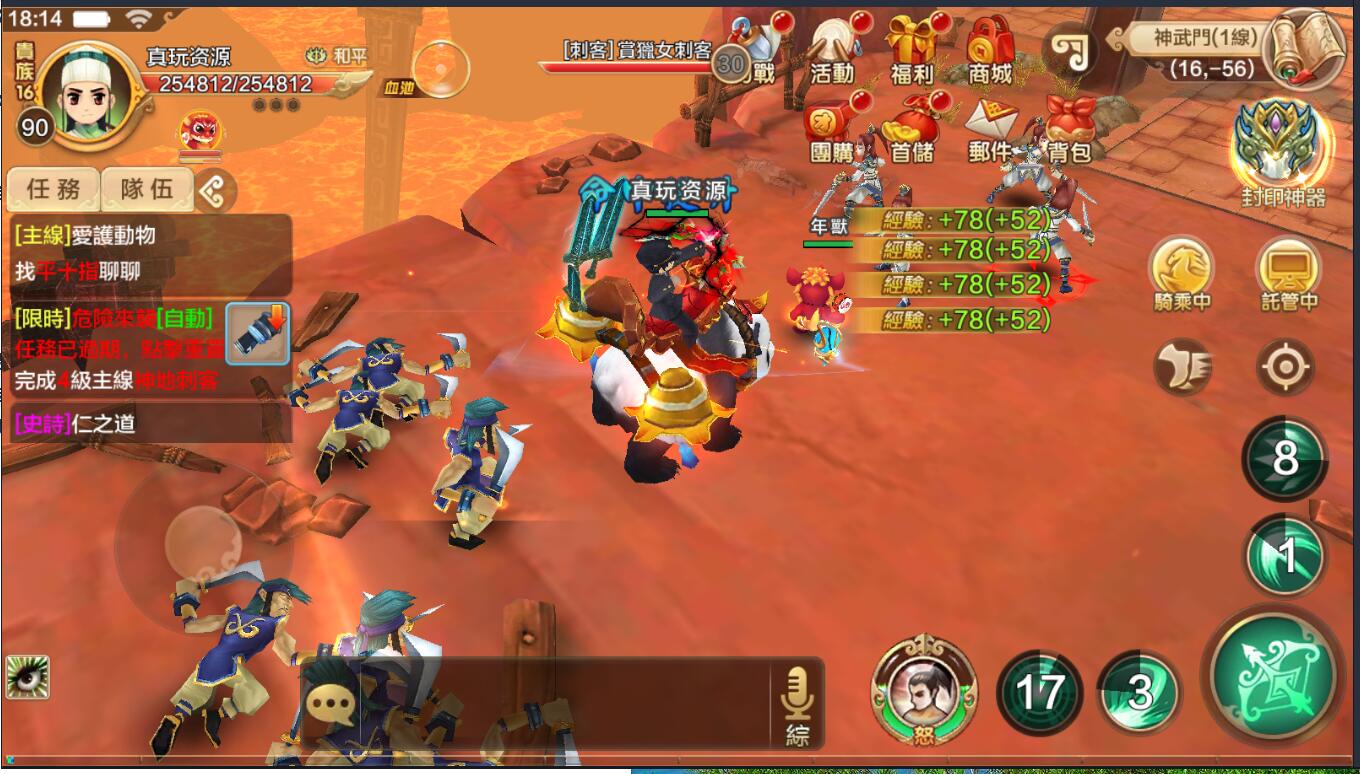Open the 商城 shop
Screen dimensions: 1360x774
point(990,52)
